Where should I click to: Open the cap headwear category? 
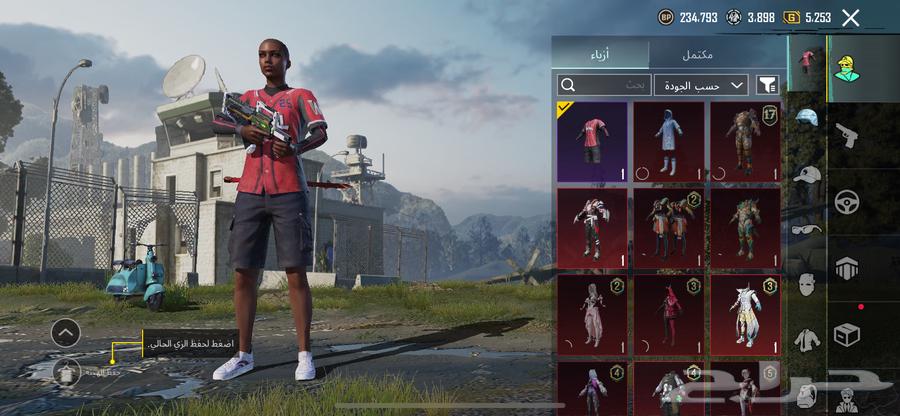click(x=807, y=174)
